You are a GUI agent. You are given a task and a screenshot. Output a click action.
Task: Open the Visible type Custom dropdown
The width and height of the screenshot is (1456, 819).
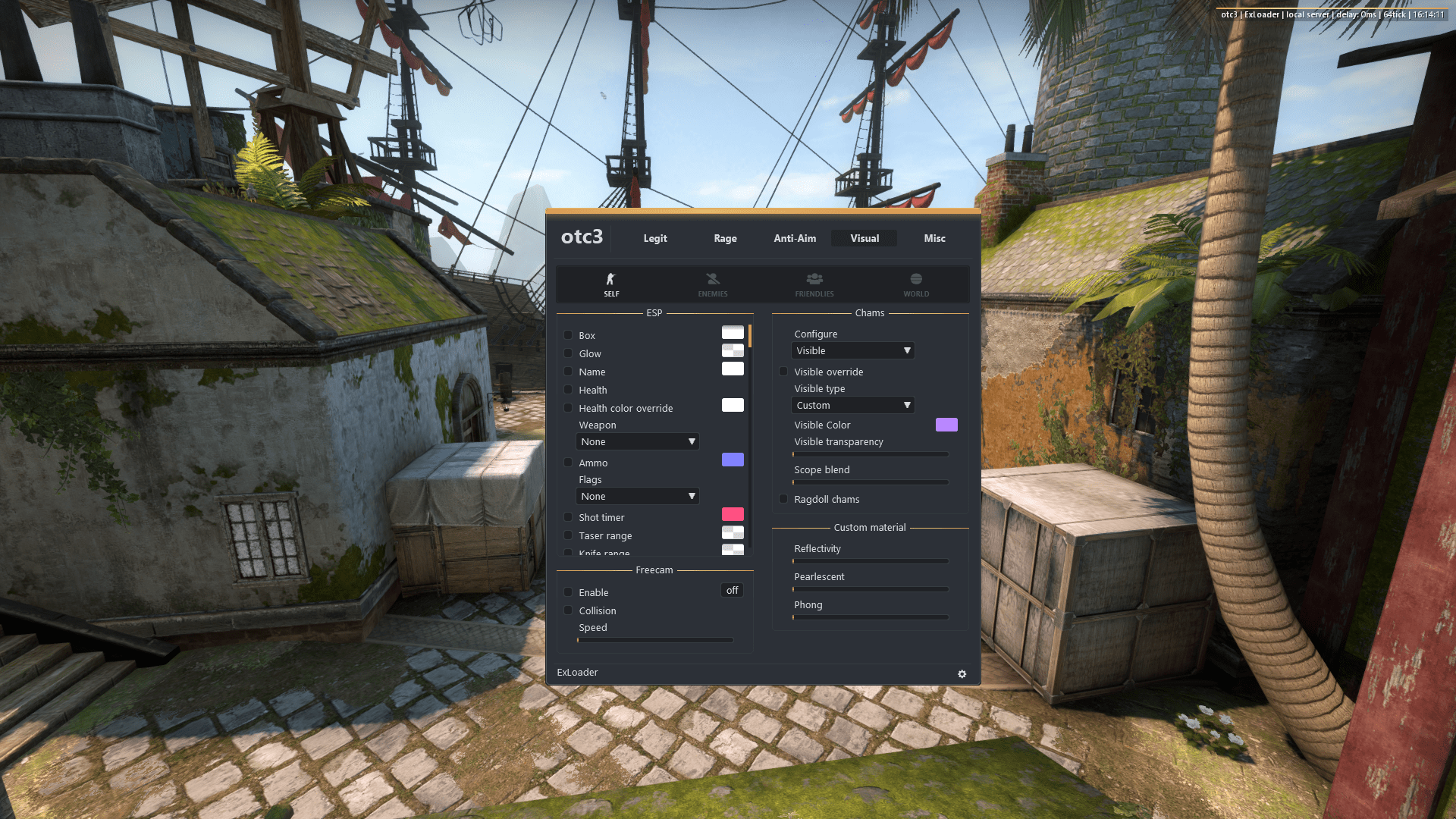pos(852,405)
